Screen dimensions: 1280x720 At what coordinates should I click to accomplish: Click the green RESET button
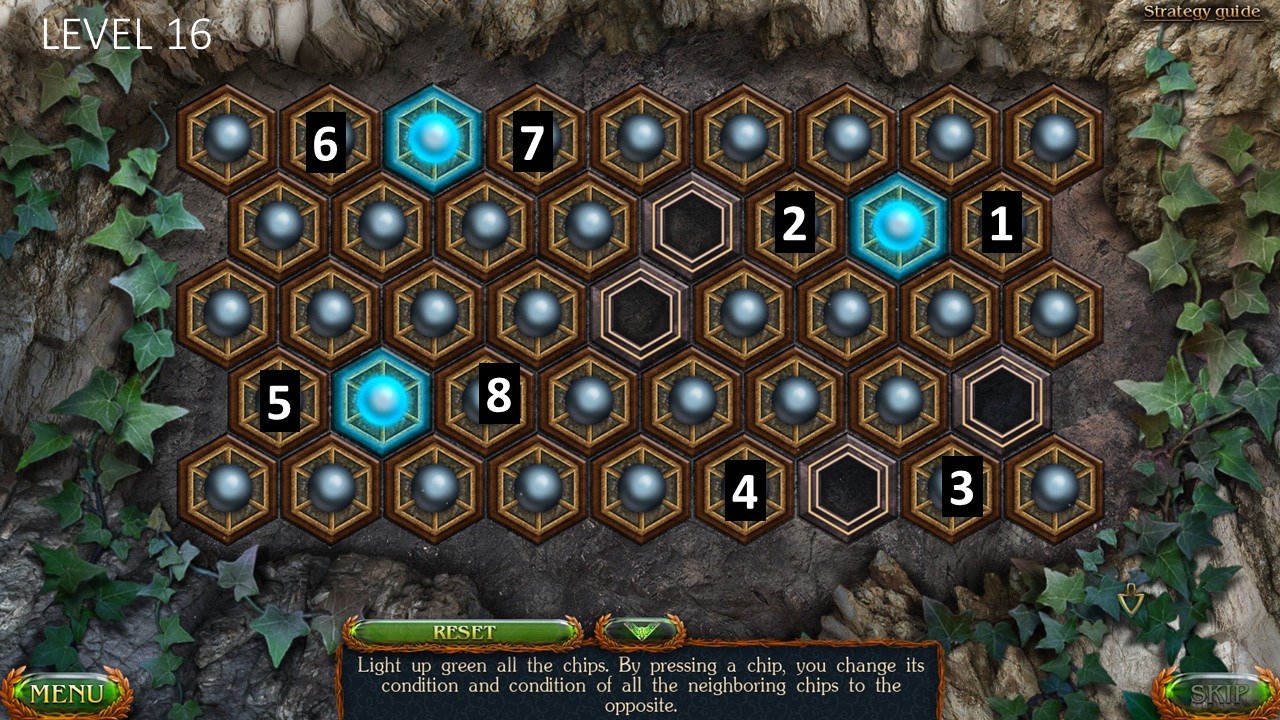pyautogui.click(x=463, y=632)
